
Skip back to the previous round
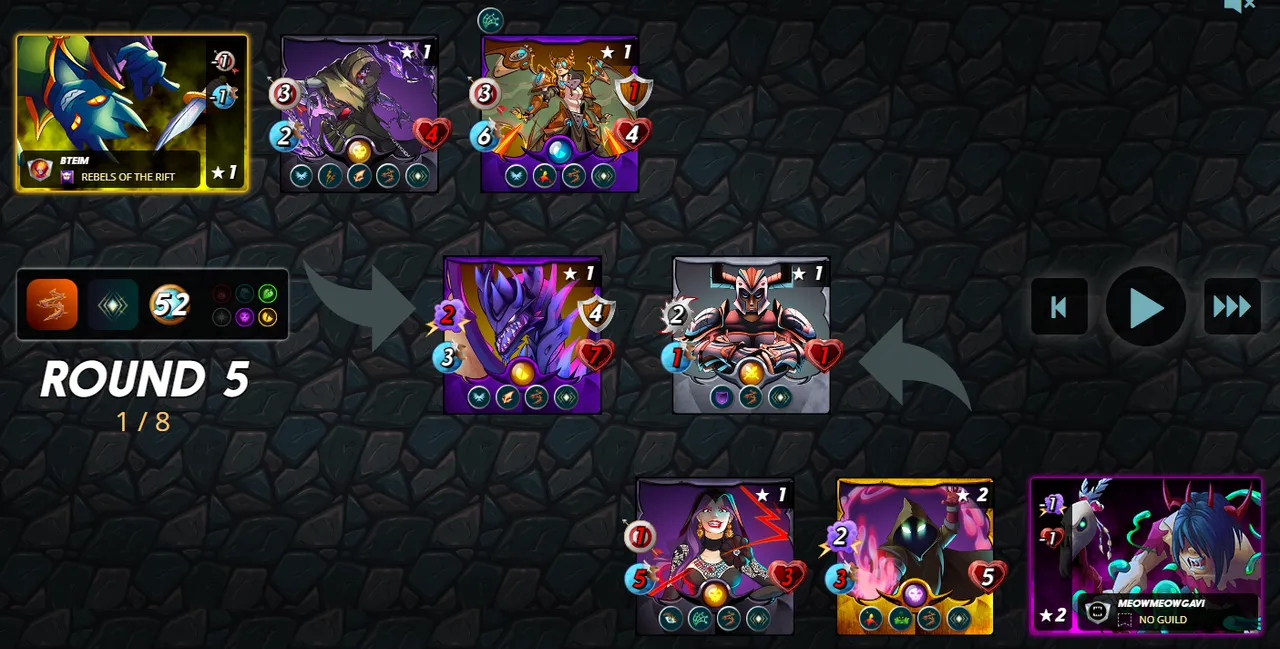coord(1059,307)
